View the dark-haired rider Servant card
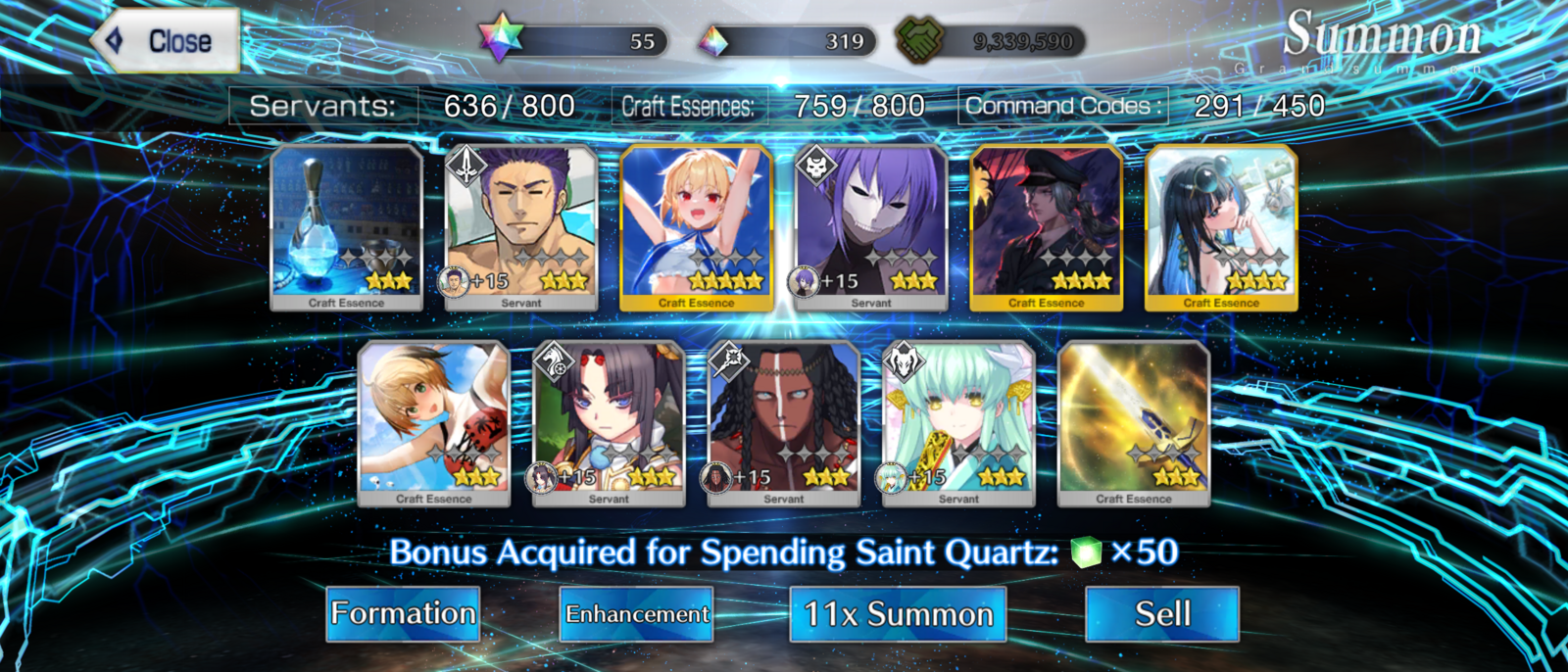Viewport: 1568px width, 672px height. 609,421
